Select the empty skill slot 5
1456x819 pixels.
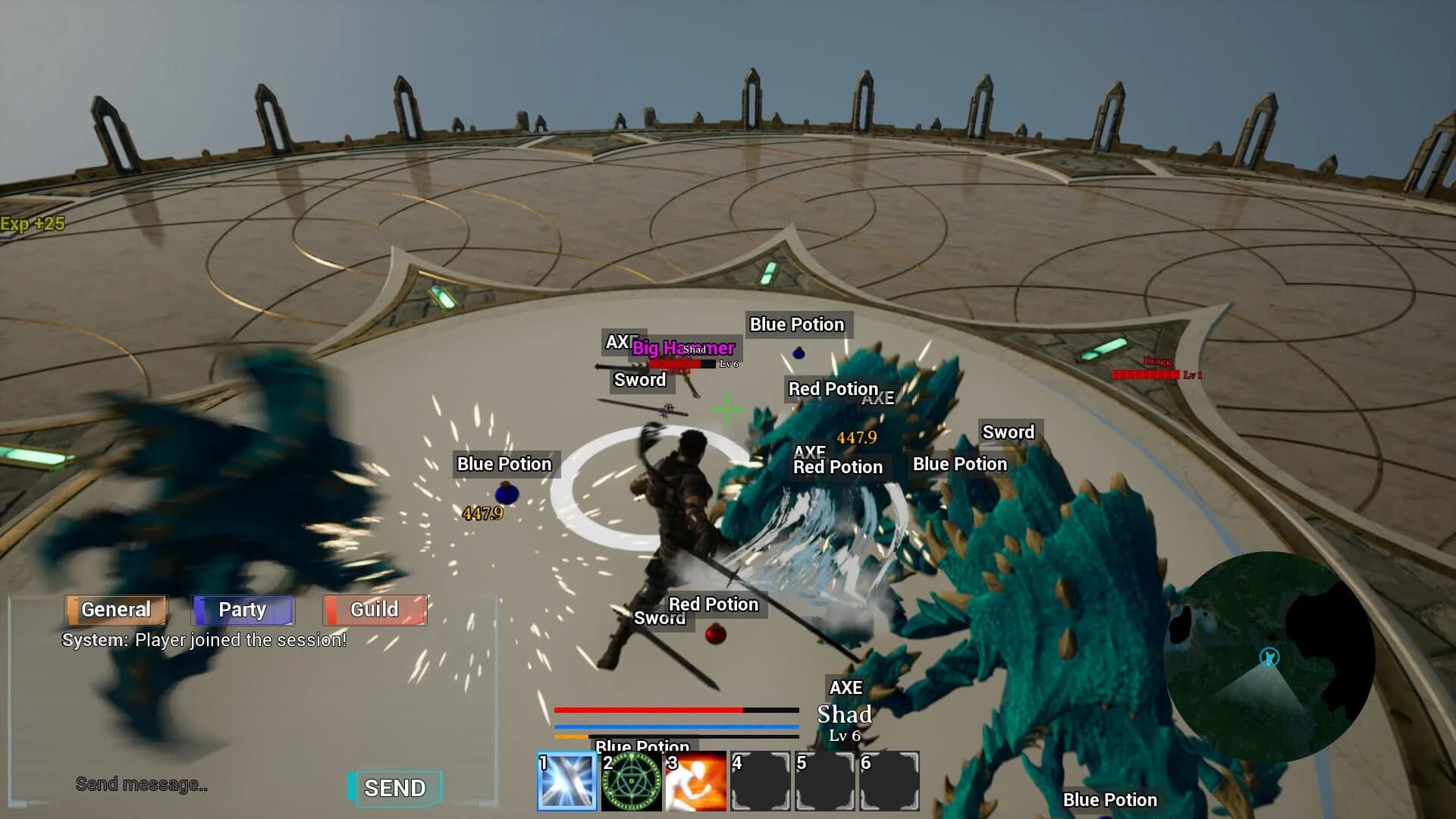tap(826, 781)
